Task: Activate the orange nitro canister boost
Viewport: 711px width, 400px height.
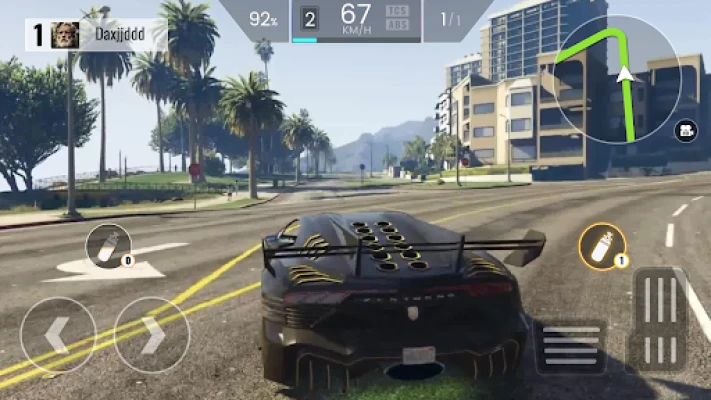Action: click(x=603, y=246)
